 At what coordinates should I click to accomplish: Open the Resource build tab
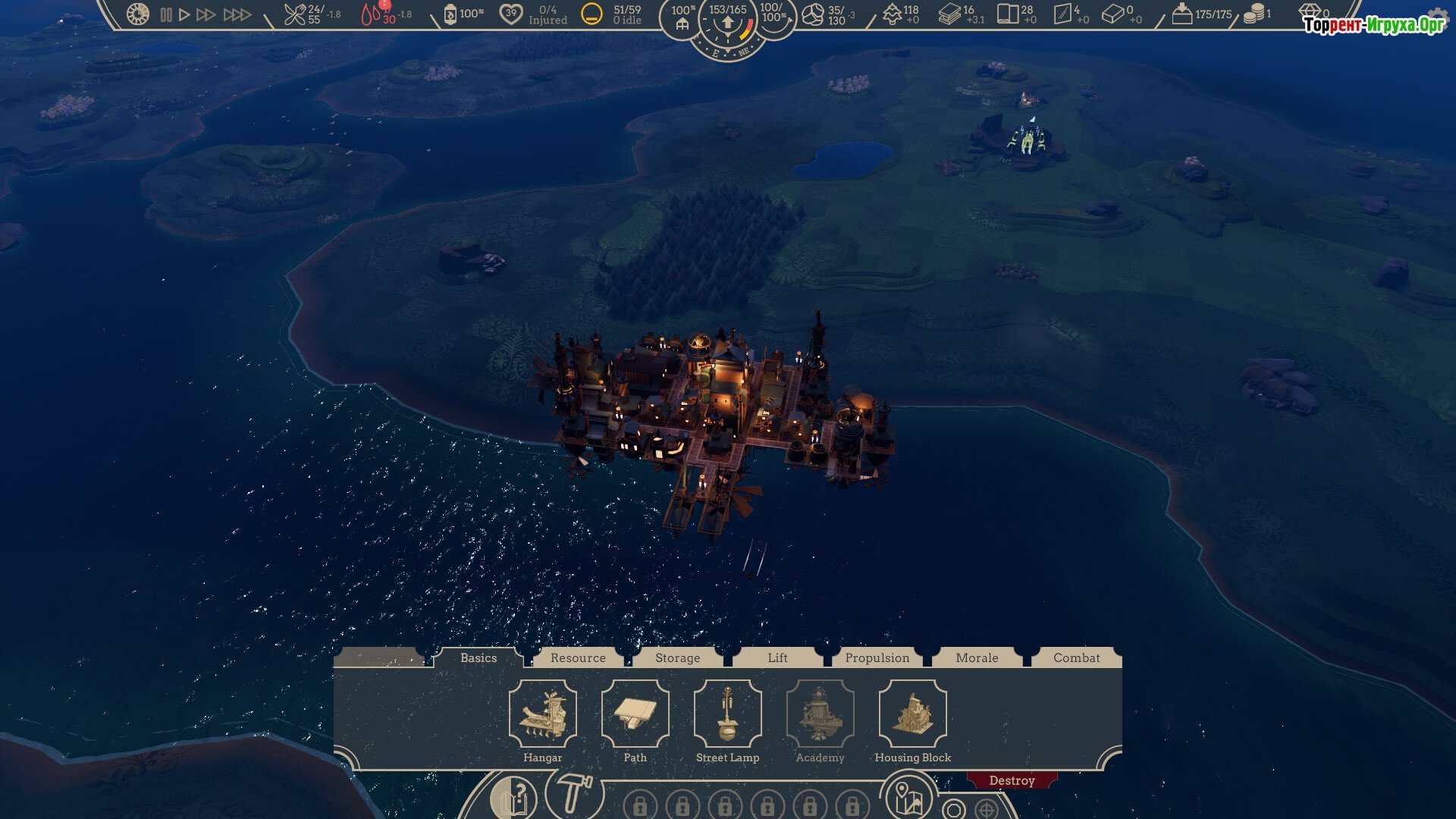(x=578, y=658)
